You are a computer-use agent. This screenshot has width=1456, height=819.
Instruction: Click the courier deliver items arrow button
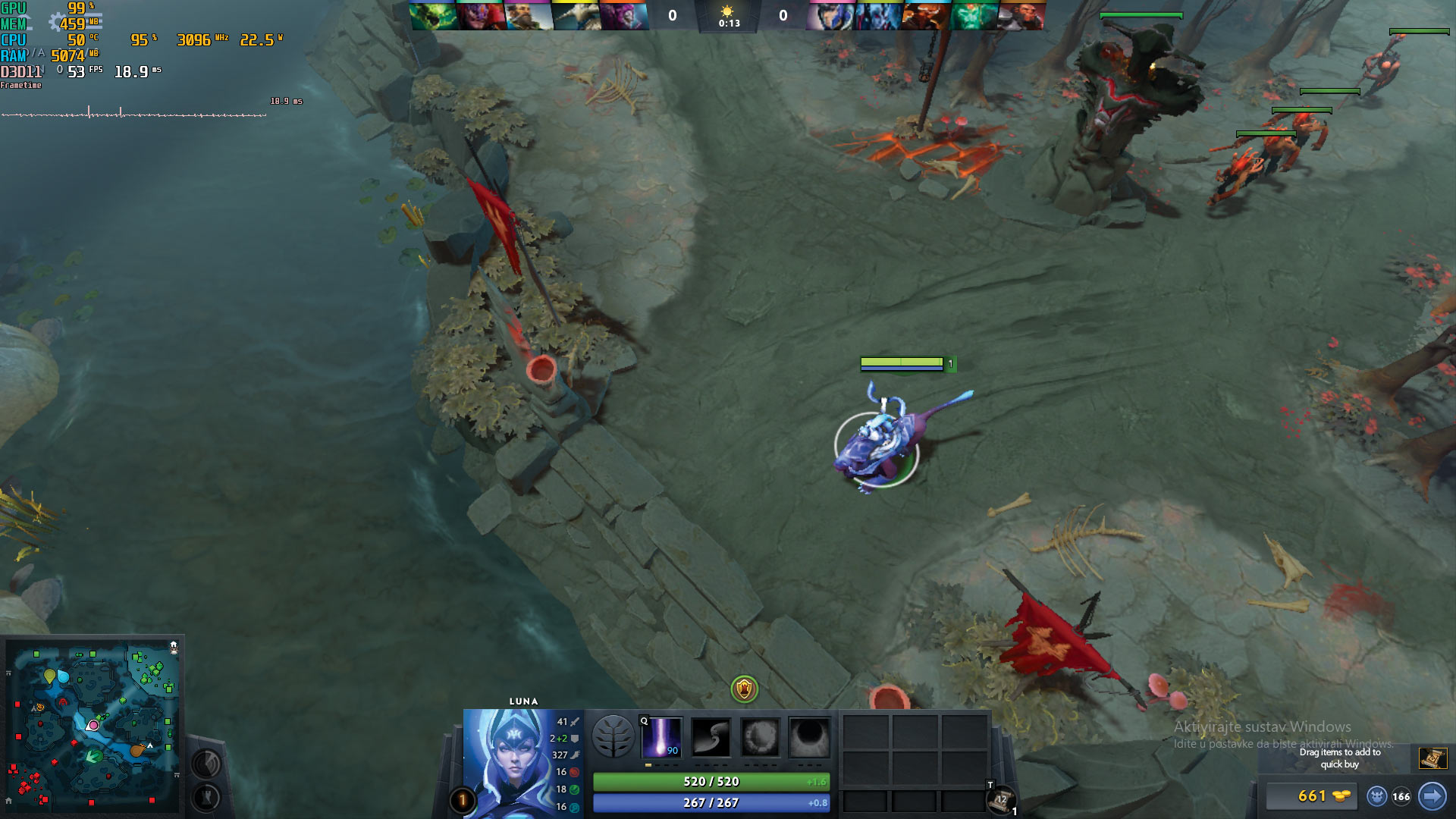coord(1432,796)
